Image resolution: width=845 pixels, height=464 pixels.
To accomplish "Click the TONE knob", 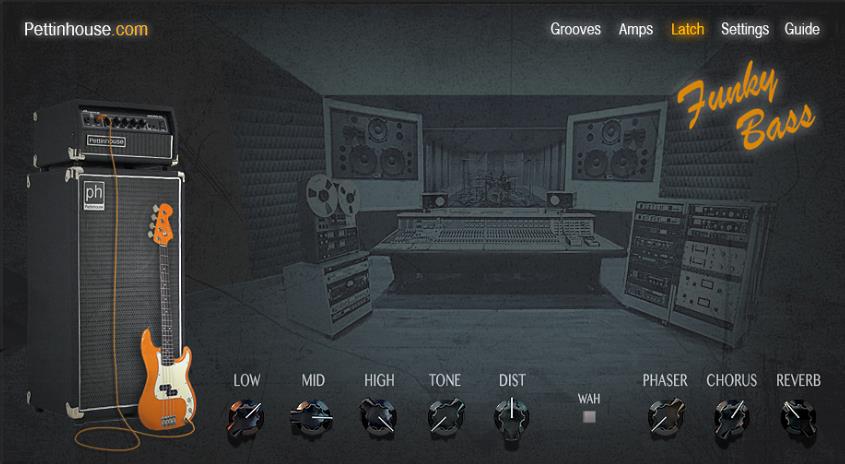I will click(445, 414).
